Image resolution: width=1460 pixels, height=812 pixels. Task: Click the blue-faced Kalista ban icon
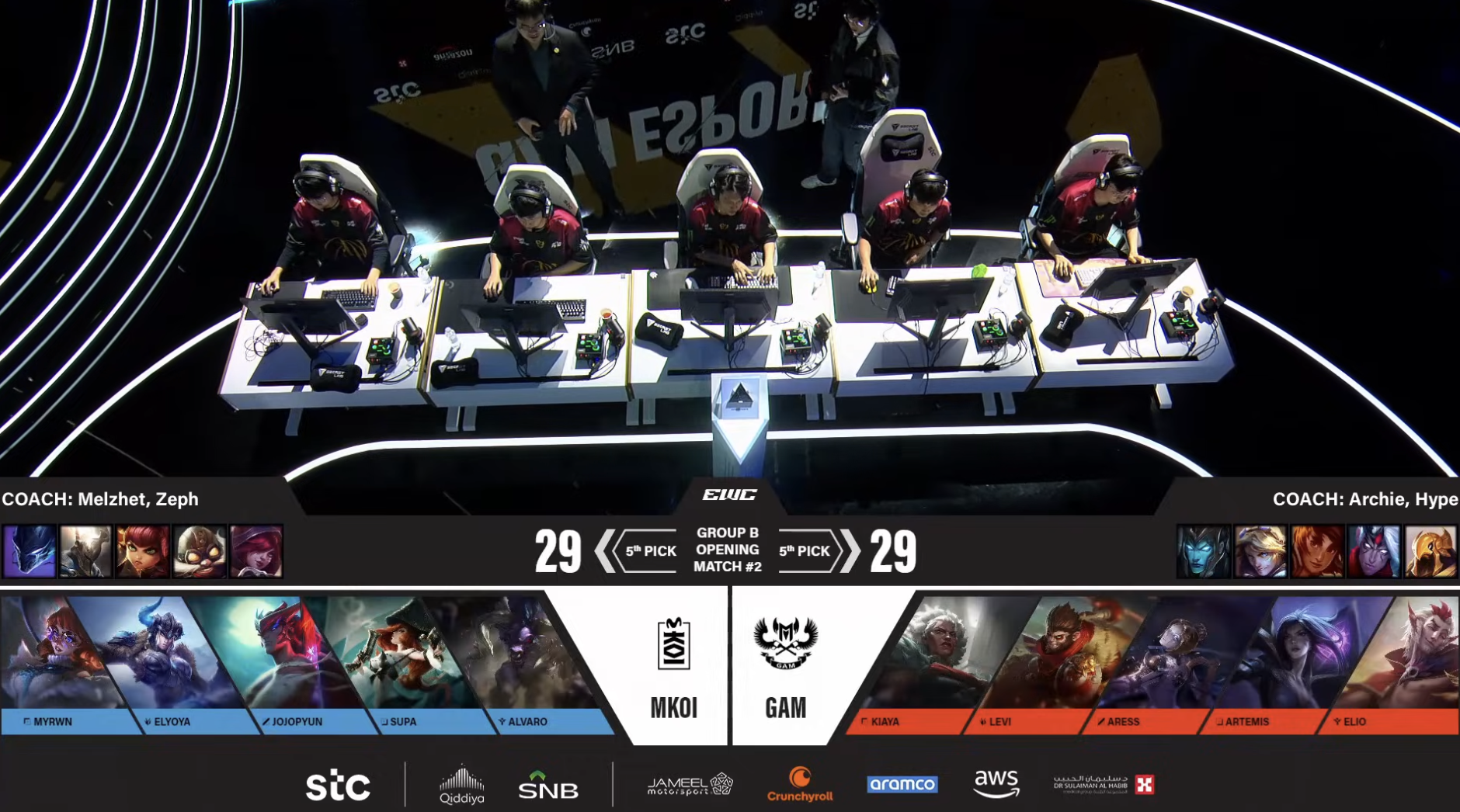pyautogui.click(x=1204, y=551)
